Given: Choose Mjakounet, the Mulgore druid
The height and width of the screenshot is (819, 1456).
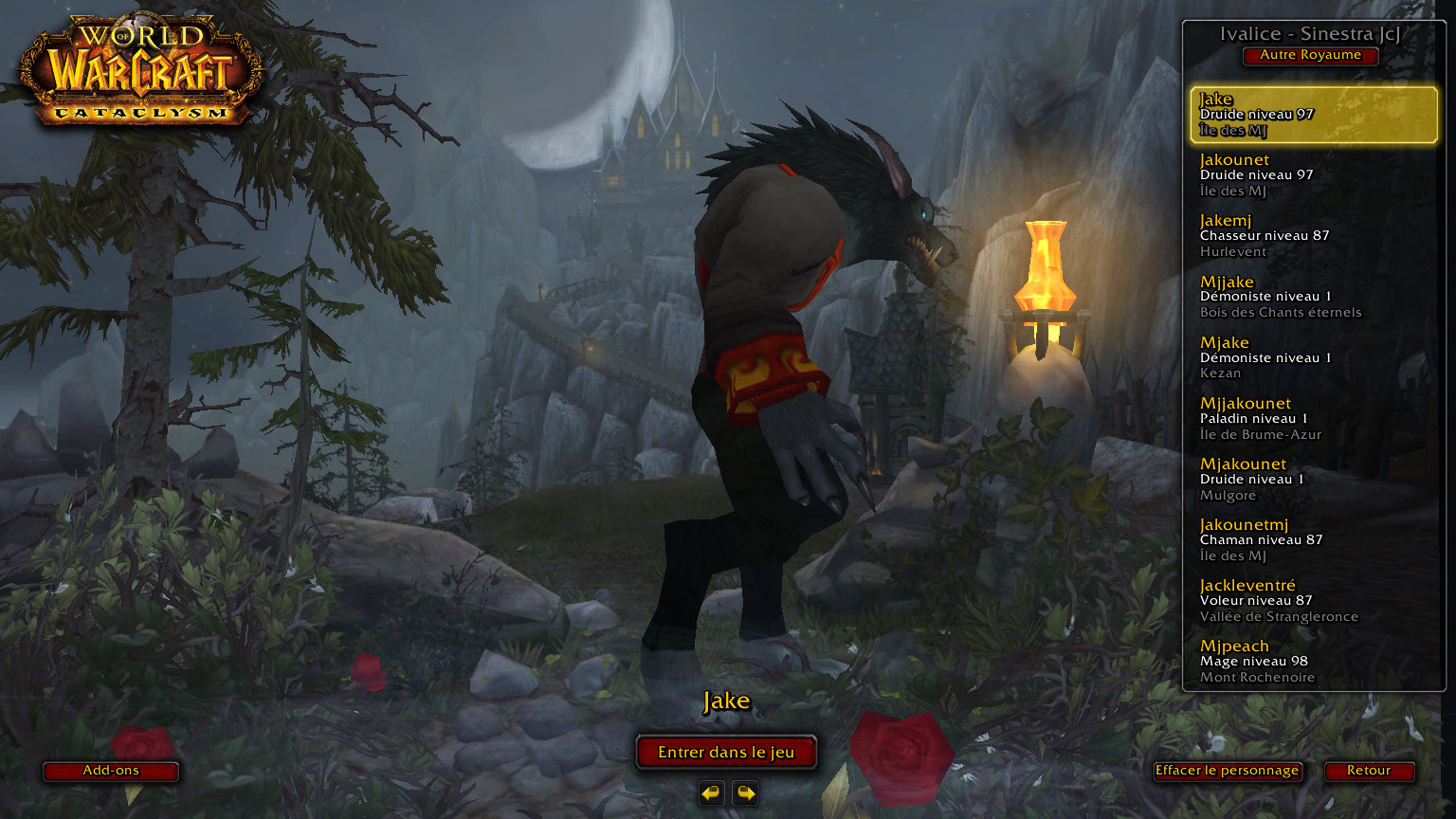Looking at the screenshot, I should coord(1313,479).
